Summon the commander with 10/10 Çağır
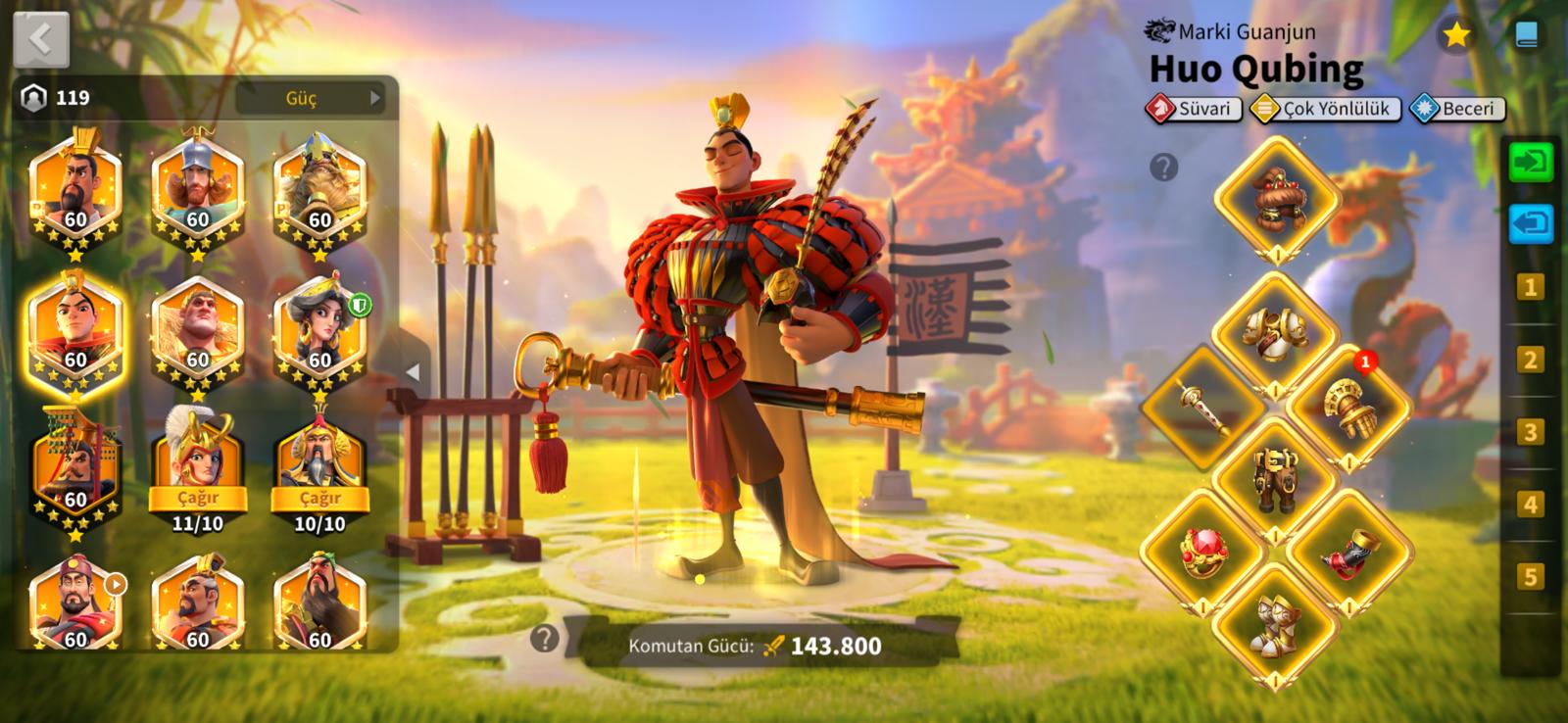1568x723 pixels. pyautogui.click(x=320, y=497)
